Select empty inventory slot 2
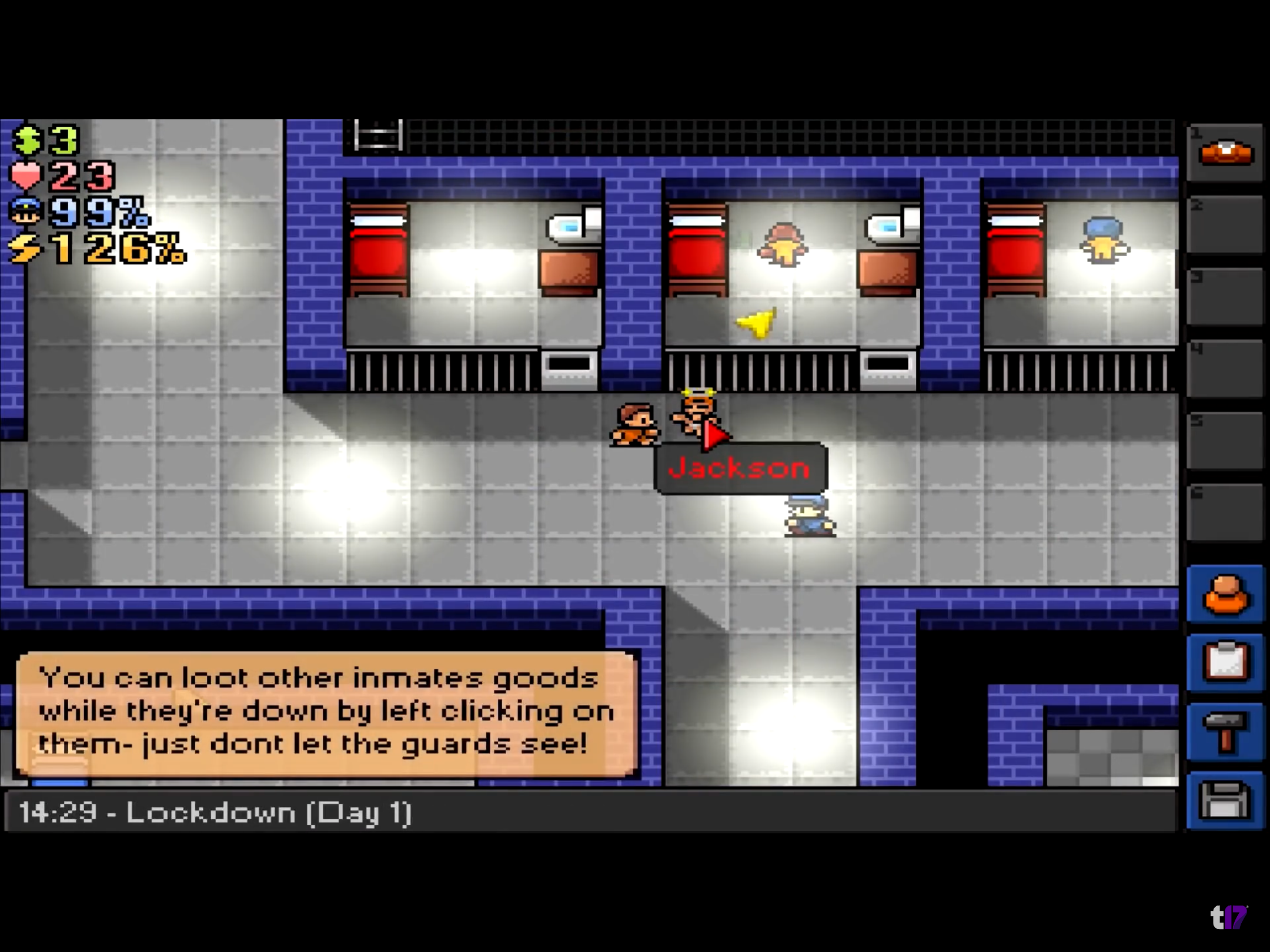 (x=1225, y=225)
